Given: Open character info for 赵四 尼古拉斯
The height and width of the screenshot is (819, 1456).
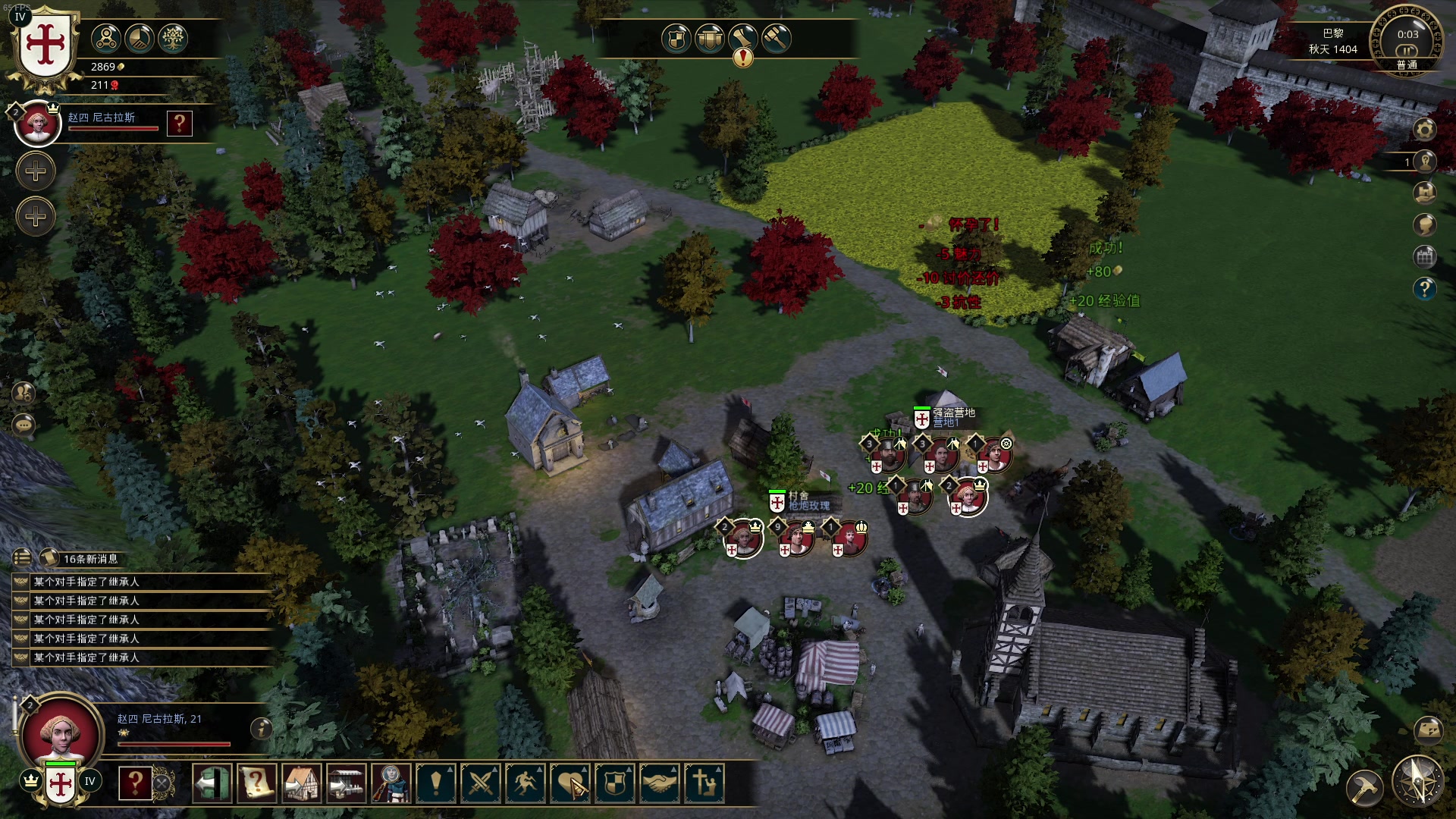Looking at the screenshot, I should pos(261,729).
